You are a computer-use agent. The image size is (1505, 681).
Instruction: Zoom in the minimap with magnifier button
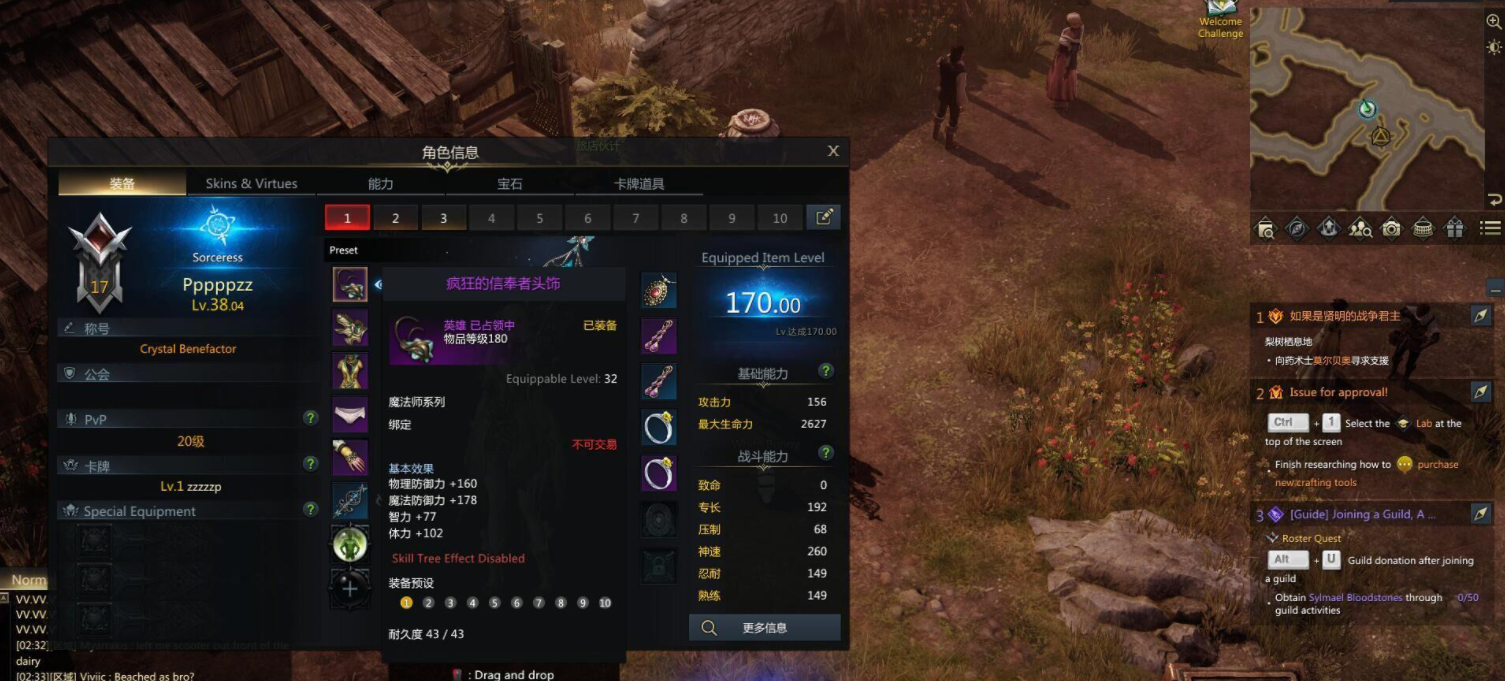point(1494,23)
